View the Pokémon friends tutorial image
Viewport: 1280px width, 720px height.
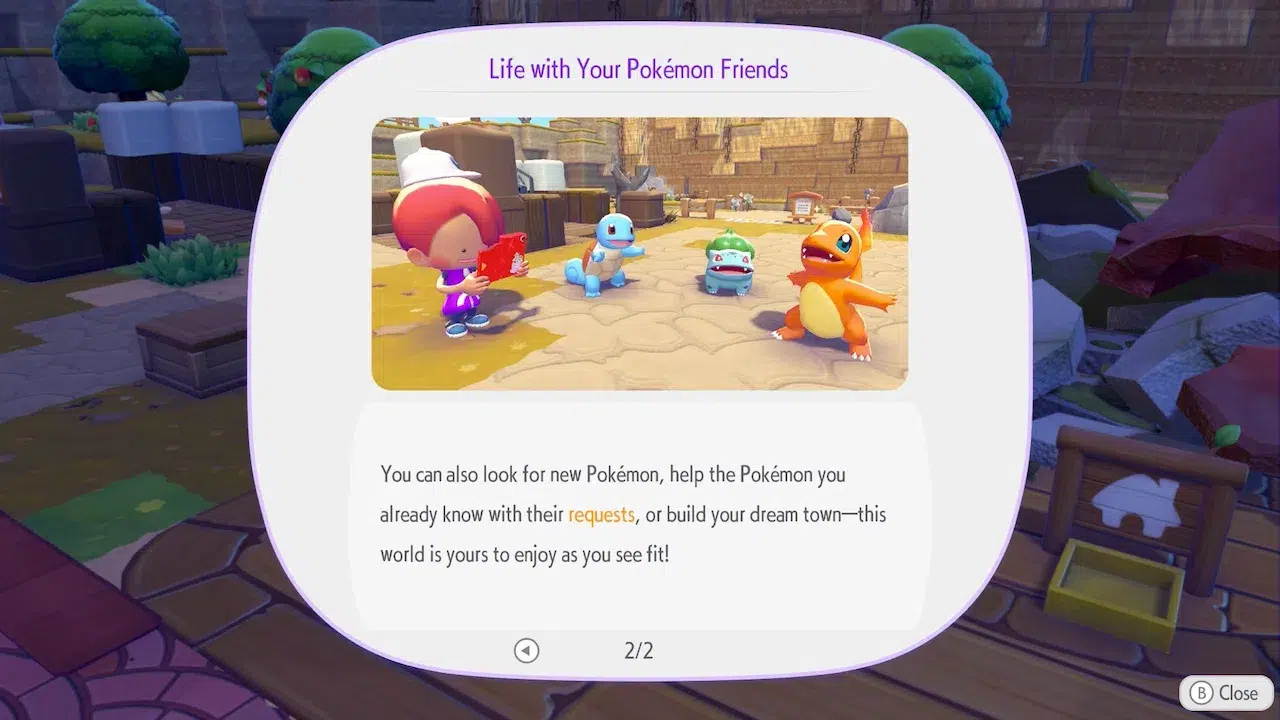tap(639, 253)
